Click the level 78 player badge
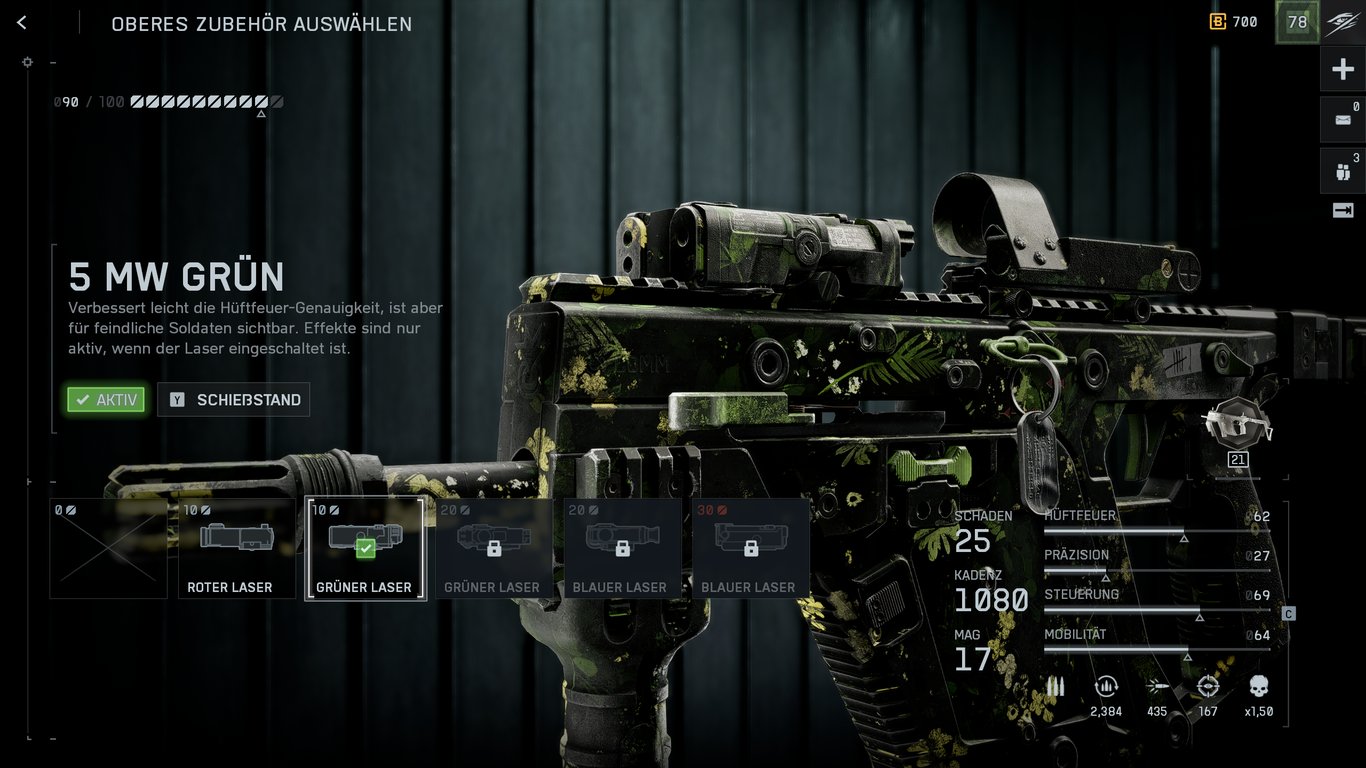Screen dimensions: 1366x768 pyautogui.click(x=1297, y=22)
